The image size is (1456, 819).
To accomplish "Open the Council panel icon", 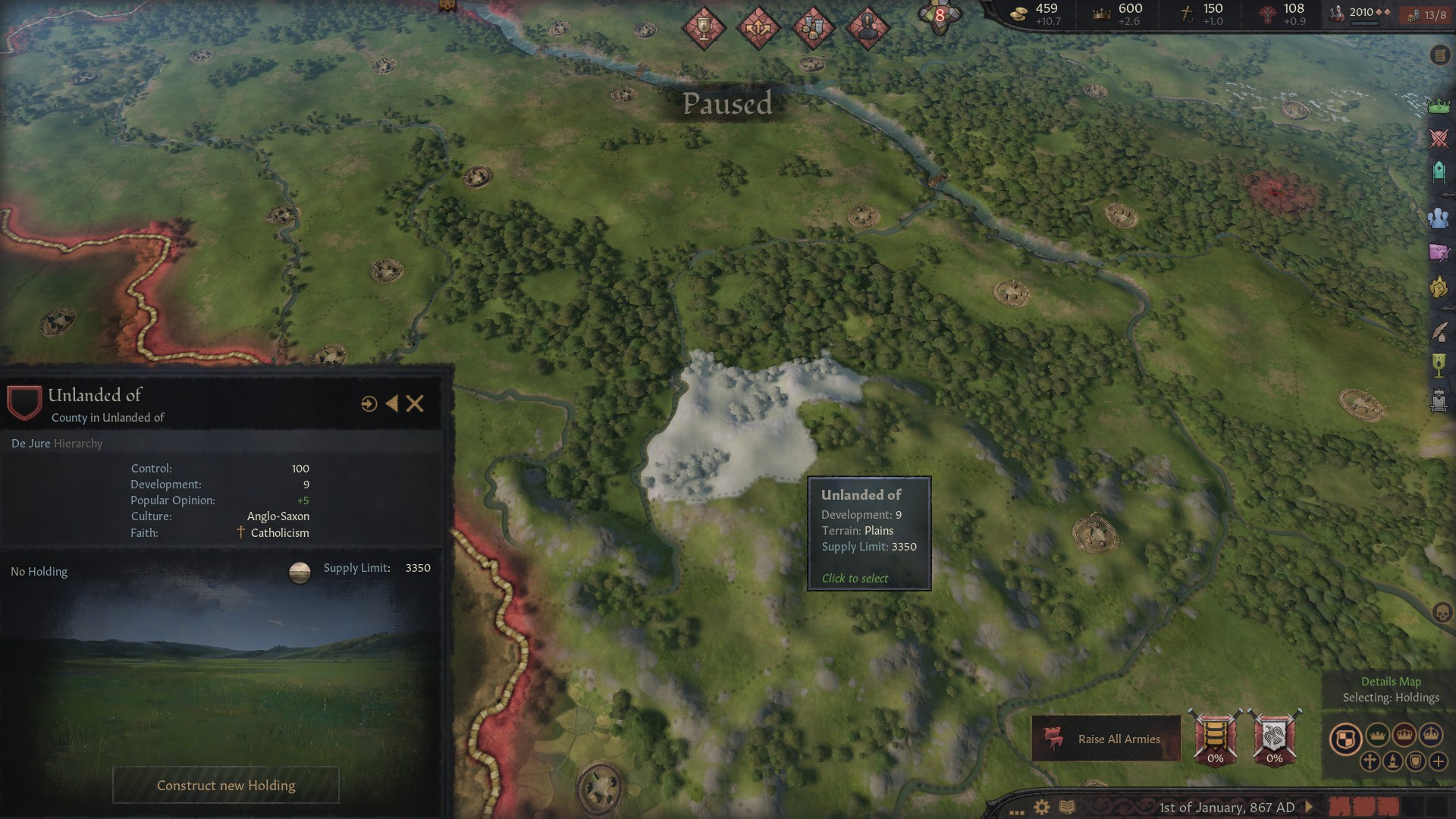I will point(1439,218).
